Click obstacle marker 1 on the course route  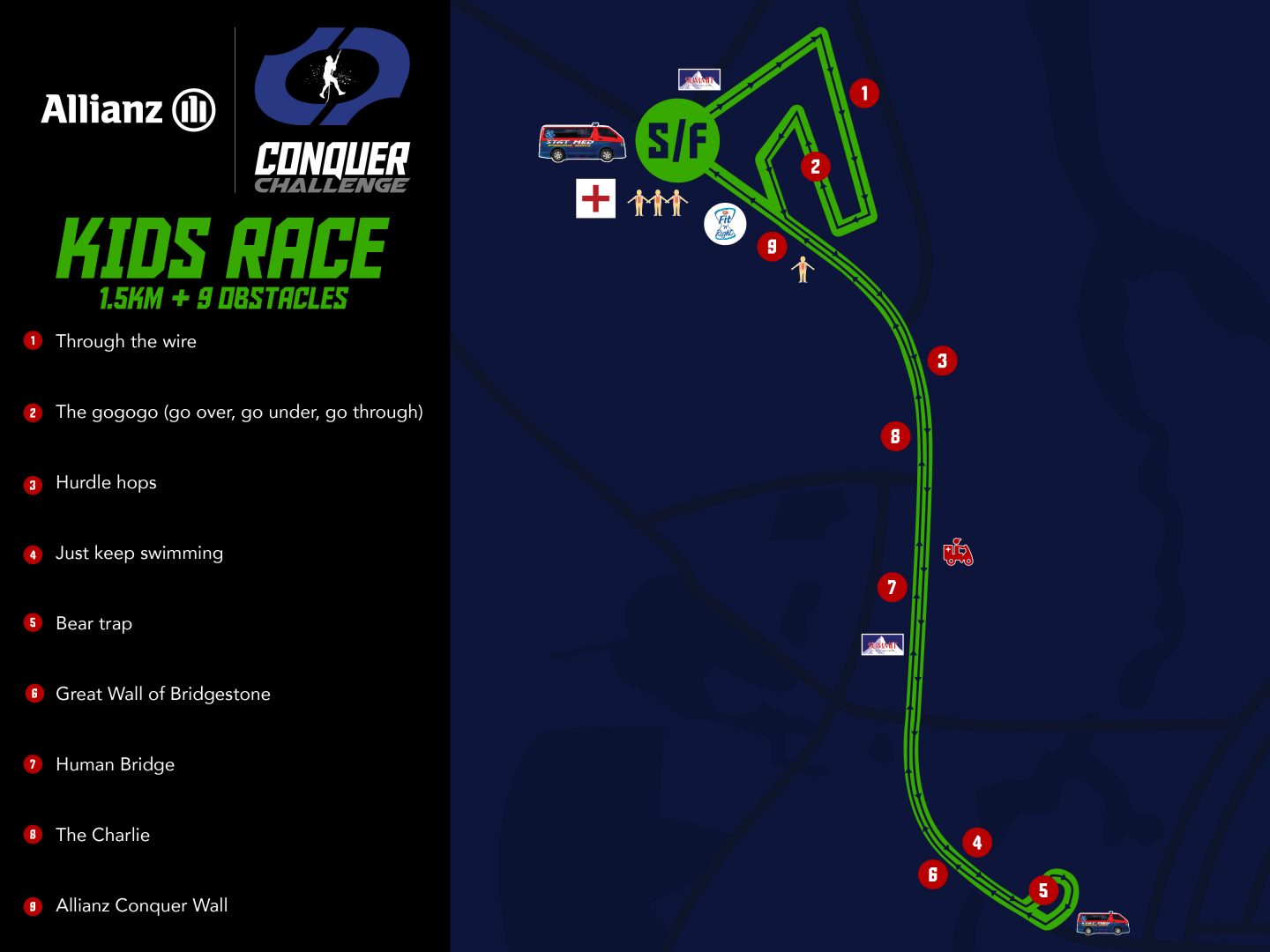coord(864,93)
